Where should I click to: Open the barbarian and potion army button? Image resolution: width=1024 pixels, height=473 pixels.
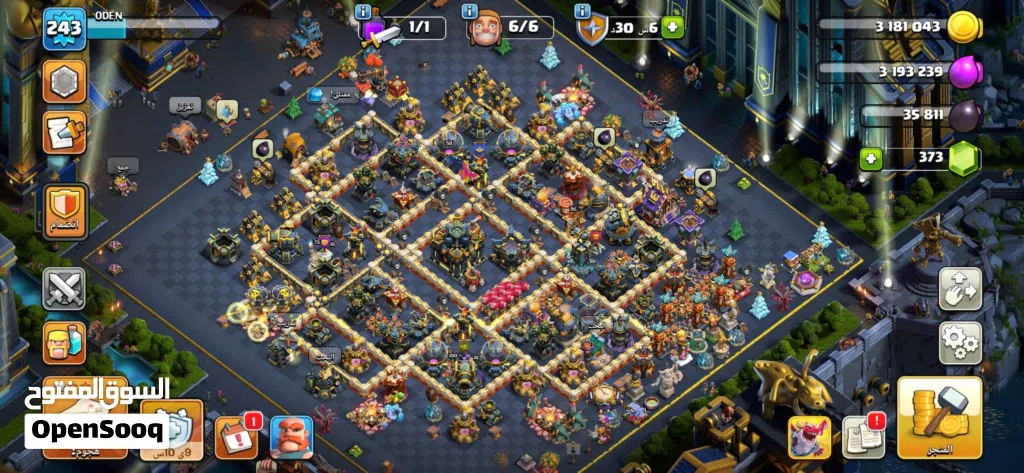point(64,342)
